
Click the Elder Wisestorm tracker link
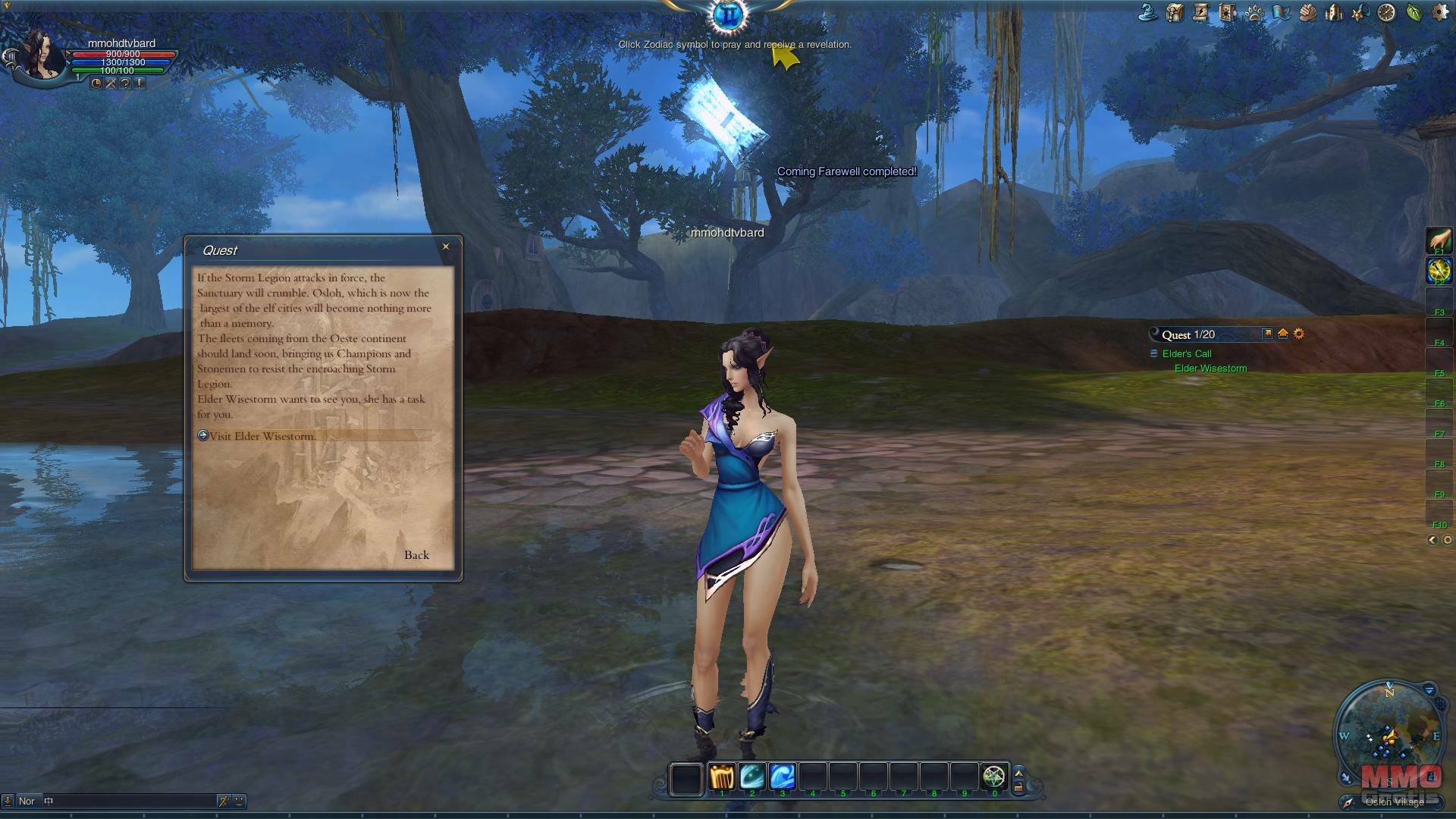coord(1210,369)
